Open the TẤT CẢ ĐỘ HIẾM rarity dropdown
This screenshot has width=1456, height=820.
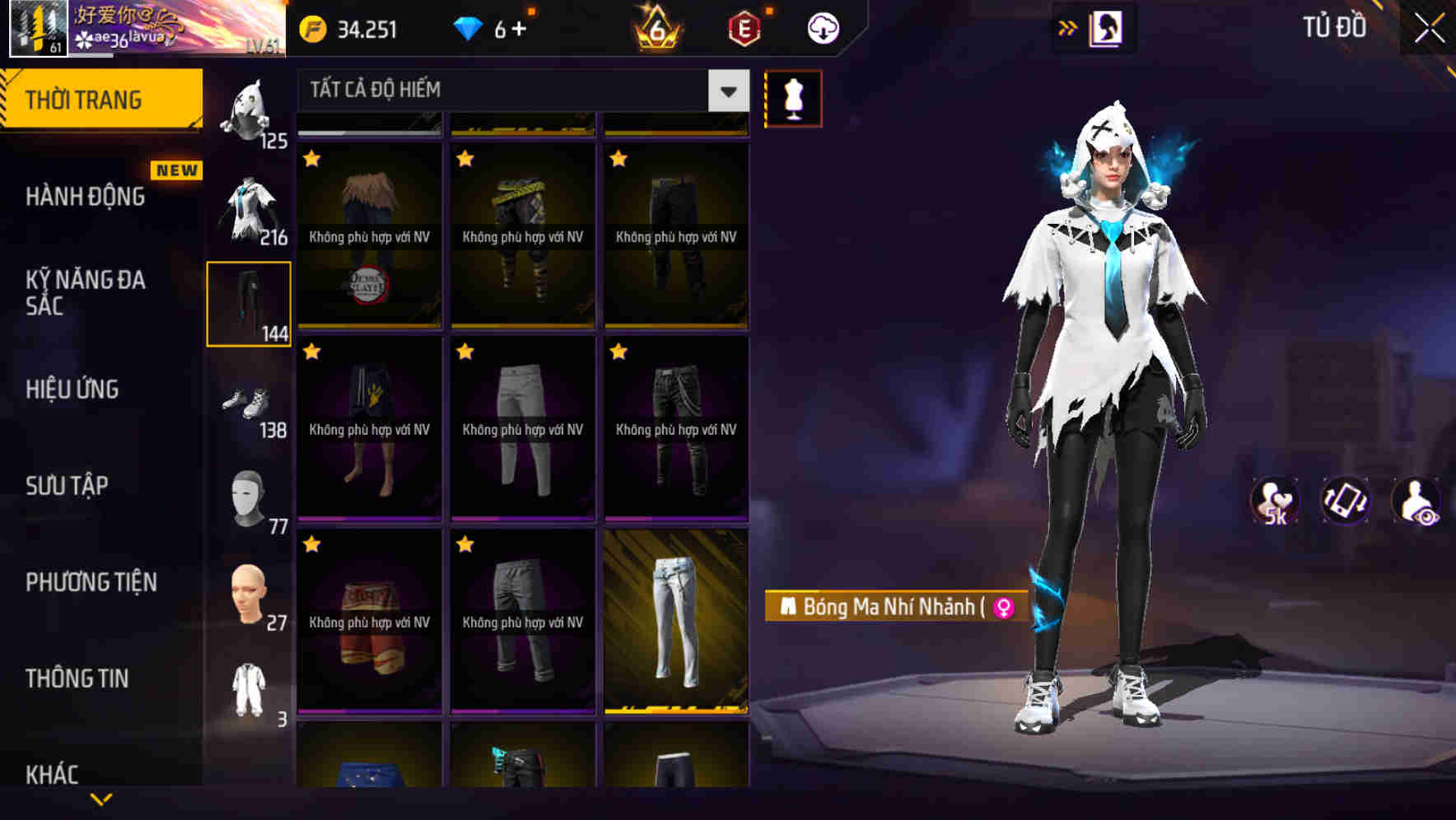(511, 91)
